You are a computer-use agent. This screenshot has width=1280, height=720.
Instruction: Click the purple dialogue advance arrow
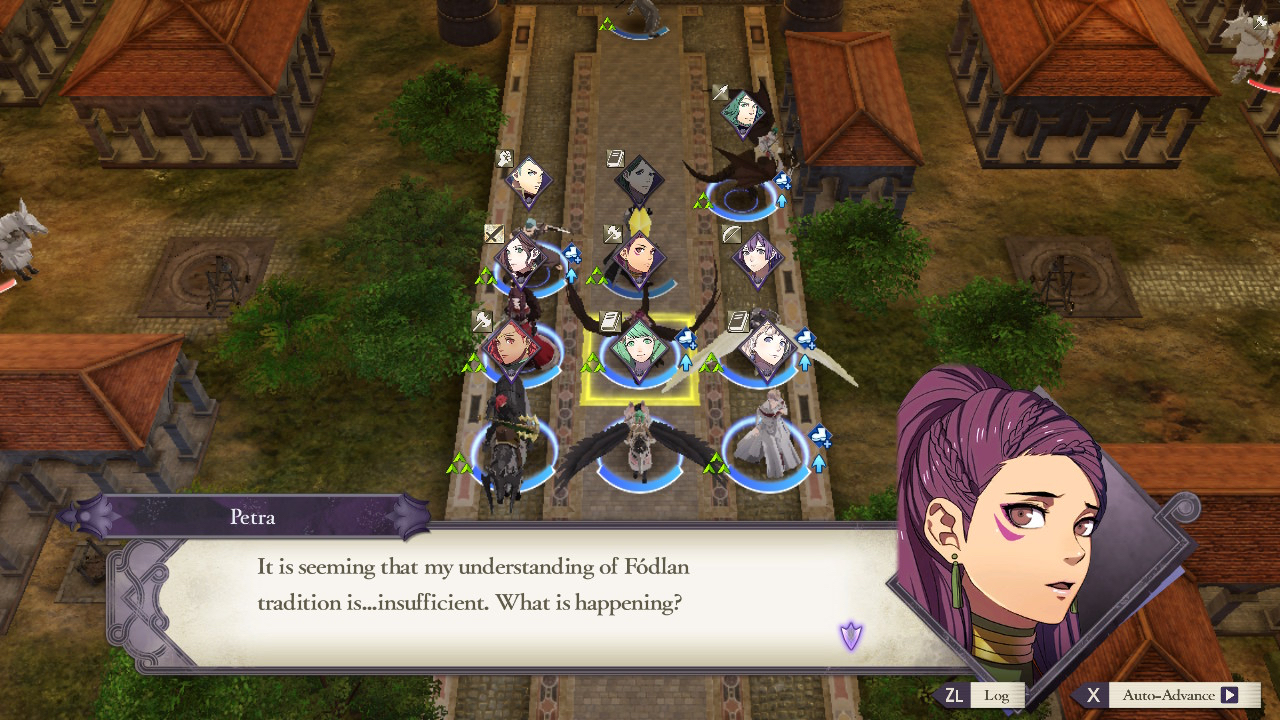[x=851, y=635]
